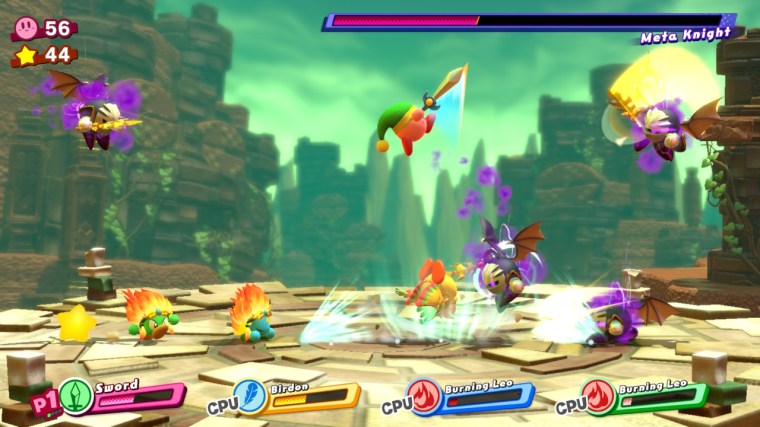Choose the Burning Leo fire icon on green panel
Screen dimensions: 760x427
(x=598, y=397)
